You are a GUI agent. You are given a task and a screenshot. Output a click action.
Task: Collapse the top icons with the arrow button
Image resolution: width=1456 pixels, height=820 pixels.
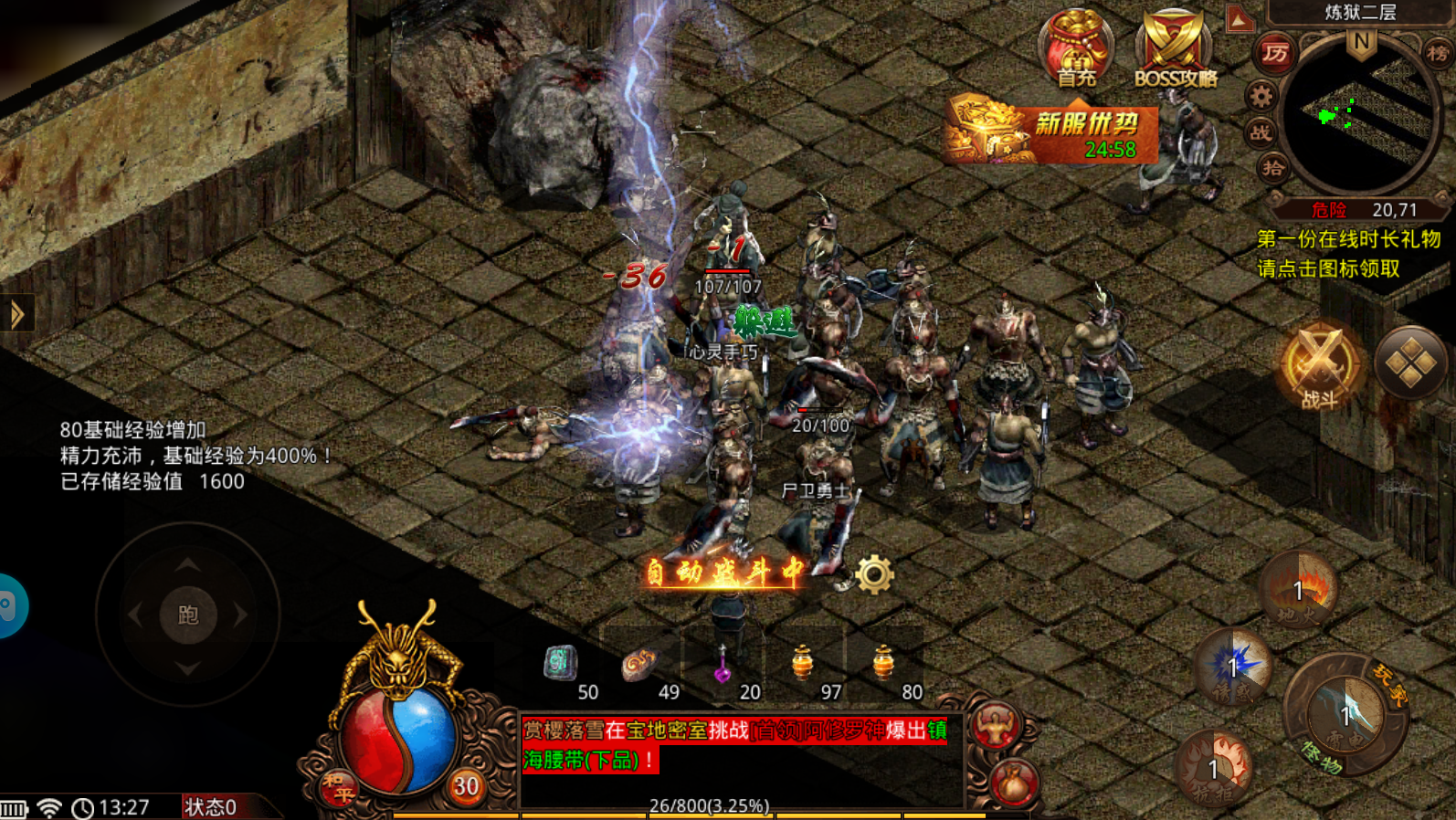coord(1240,19)
